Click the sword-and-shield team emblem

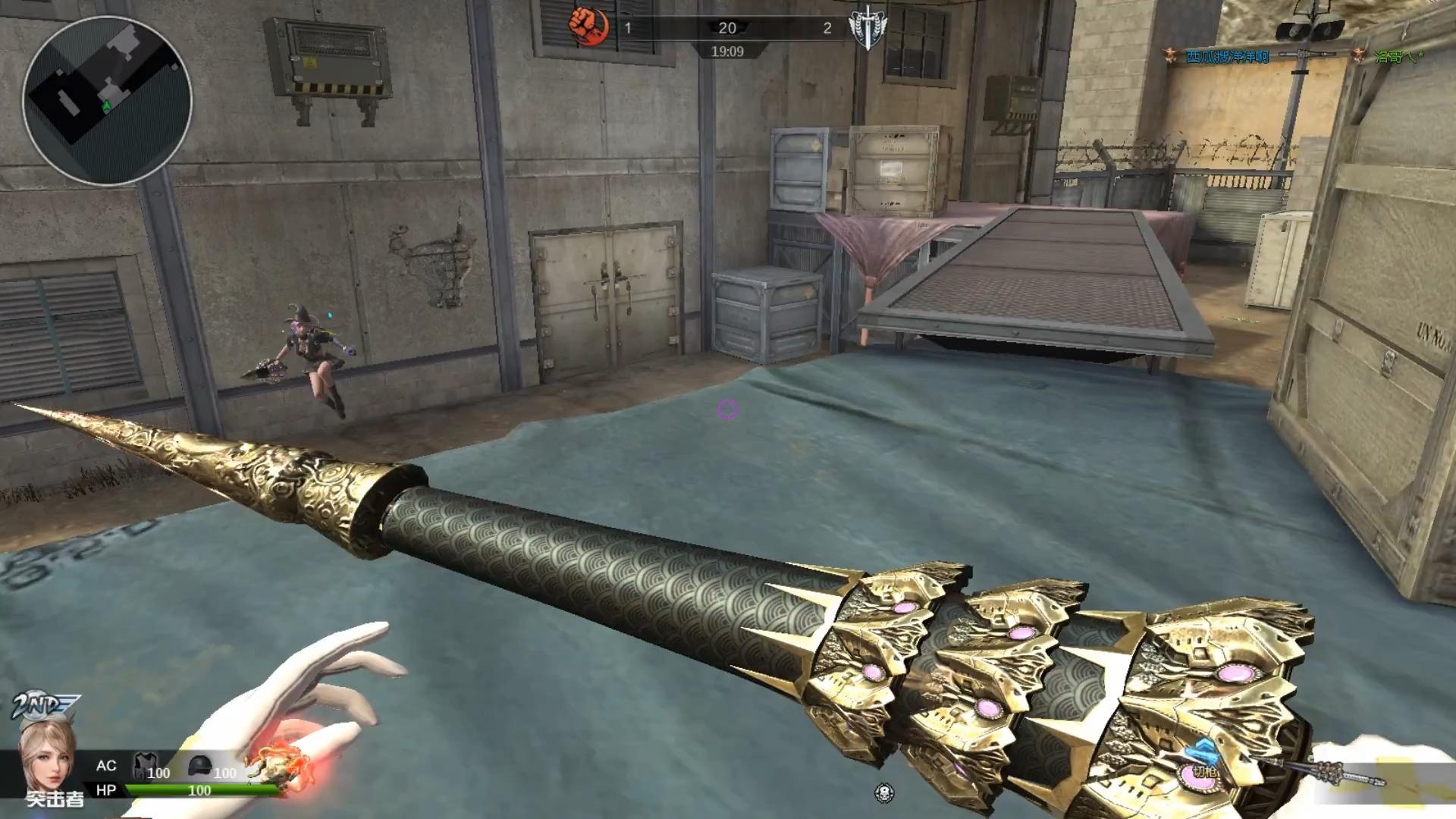point(868,28)
